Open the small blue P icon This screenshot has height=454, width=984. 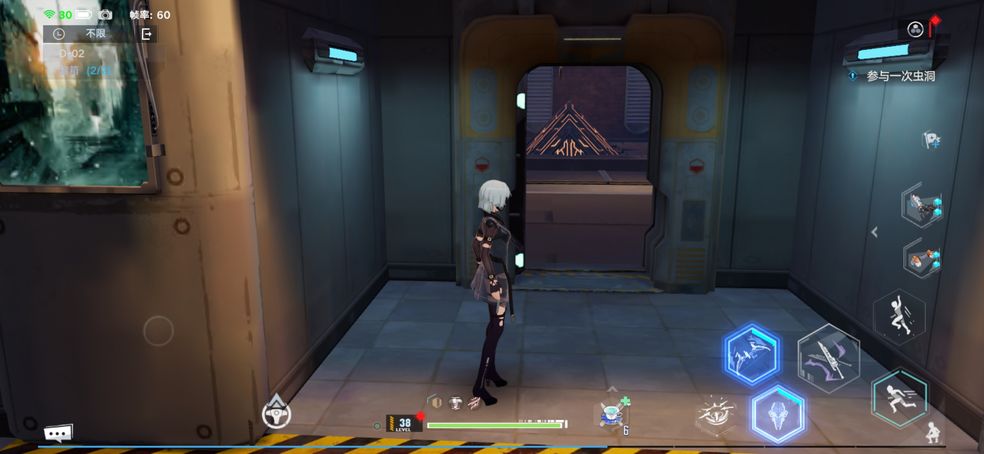[x=930, y=141]
